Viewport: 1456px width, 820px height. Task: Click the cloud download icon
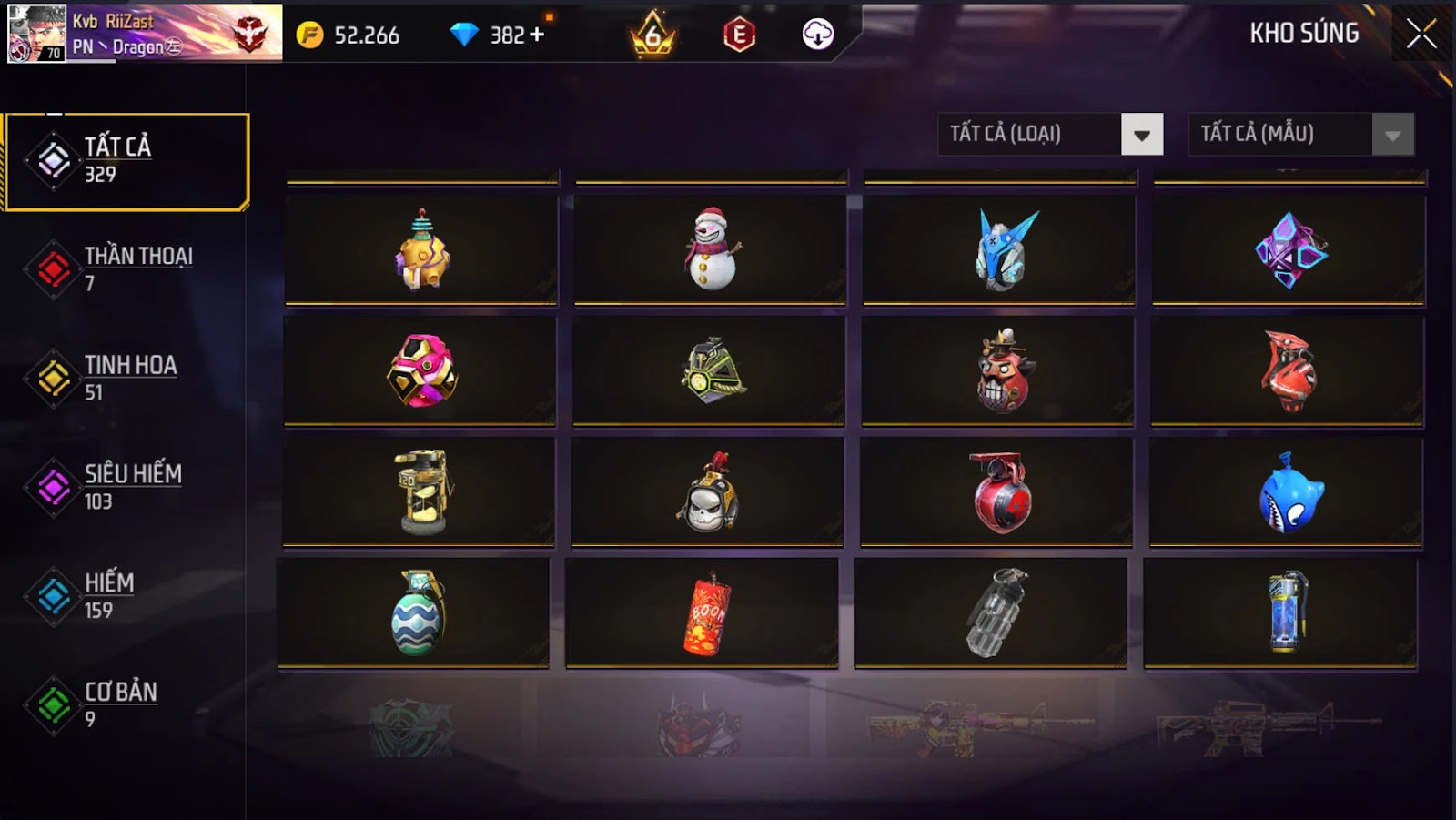tap(817, 35)
